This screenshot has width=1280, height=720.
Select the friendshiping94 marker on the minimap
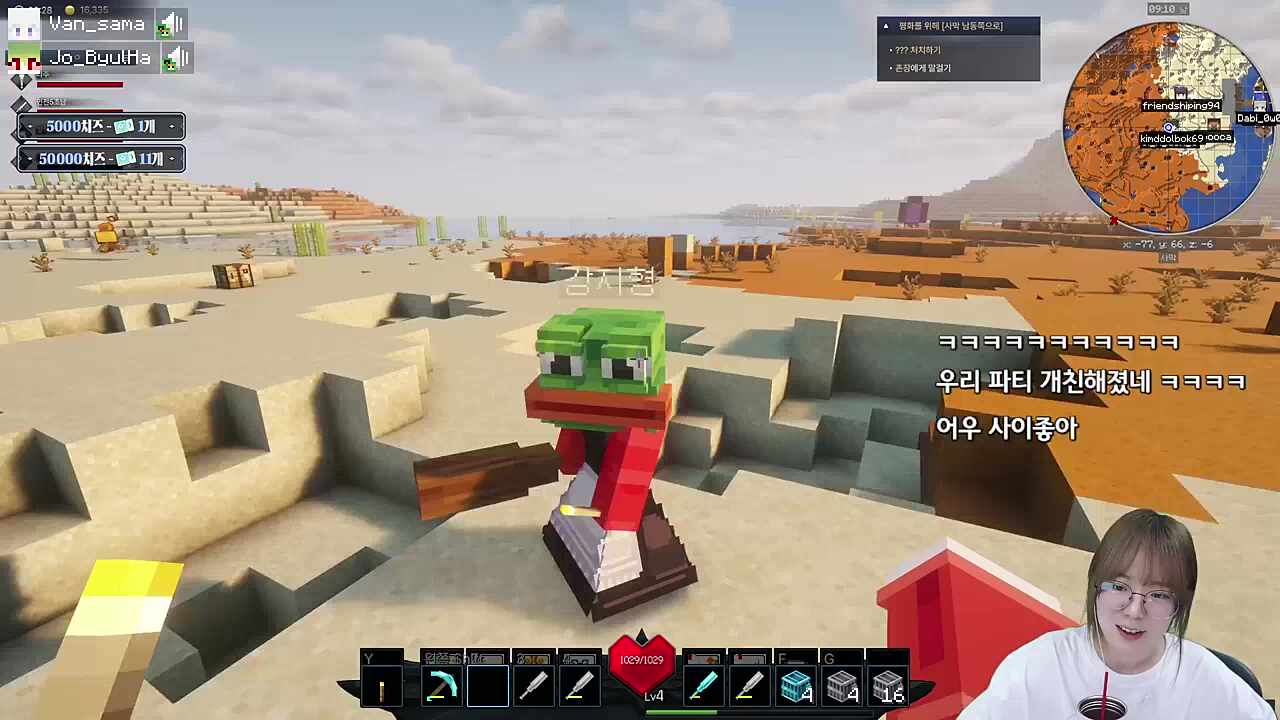(1180, 106)
